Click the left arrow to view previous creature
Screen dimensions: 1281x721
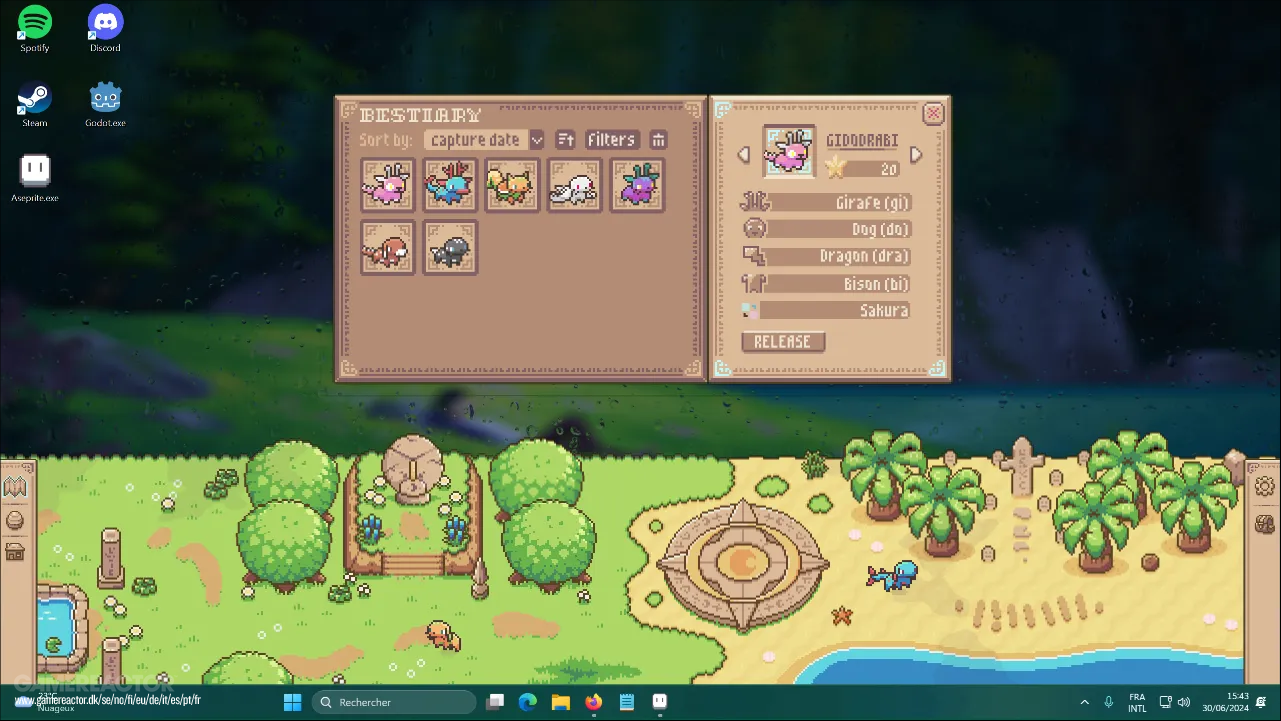[743, 154]
